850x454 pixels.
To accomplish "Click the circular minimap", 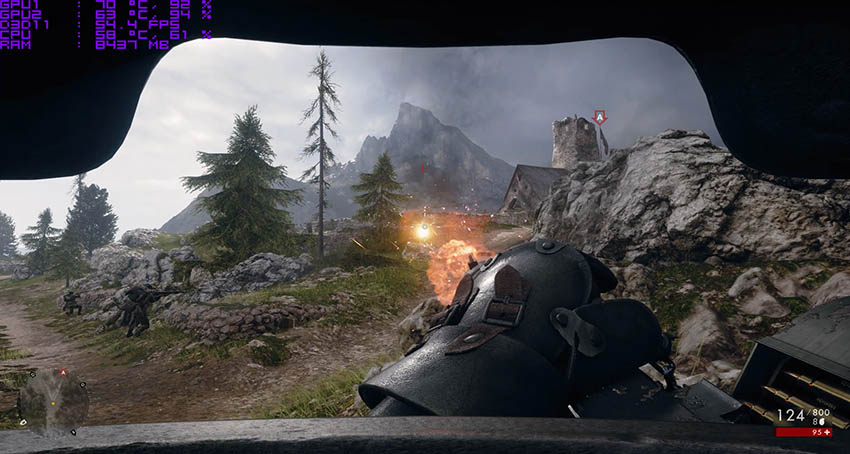I will tap(53, 401).
